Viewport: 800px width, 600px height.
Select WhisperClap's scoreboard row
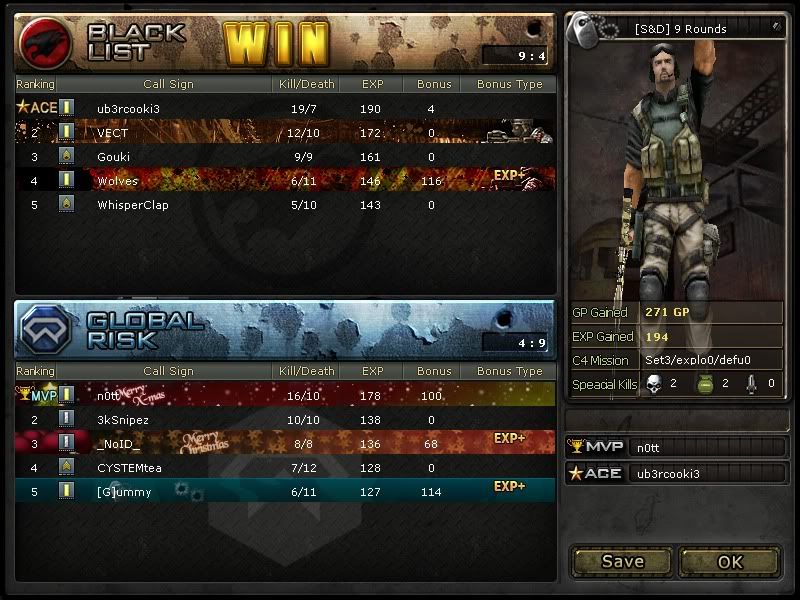coord(285,205)
